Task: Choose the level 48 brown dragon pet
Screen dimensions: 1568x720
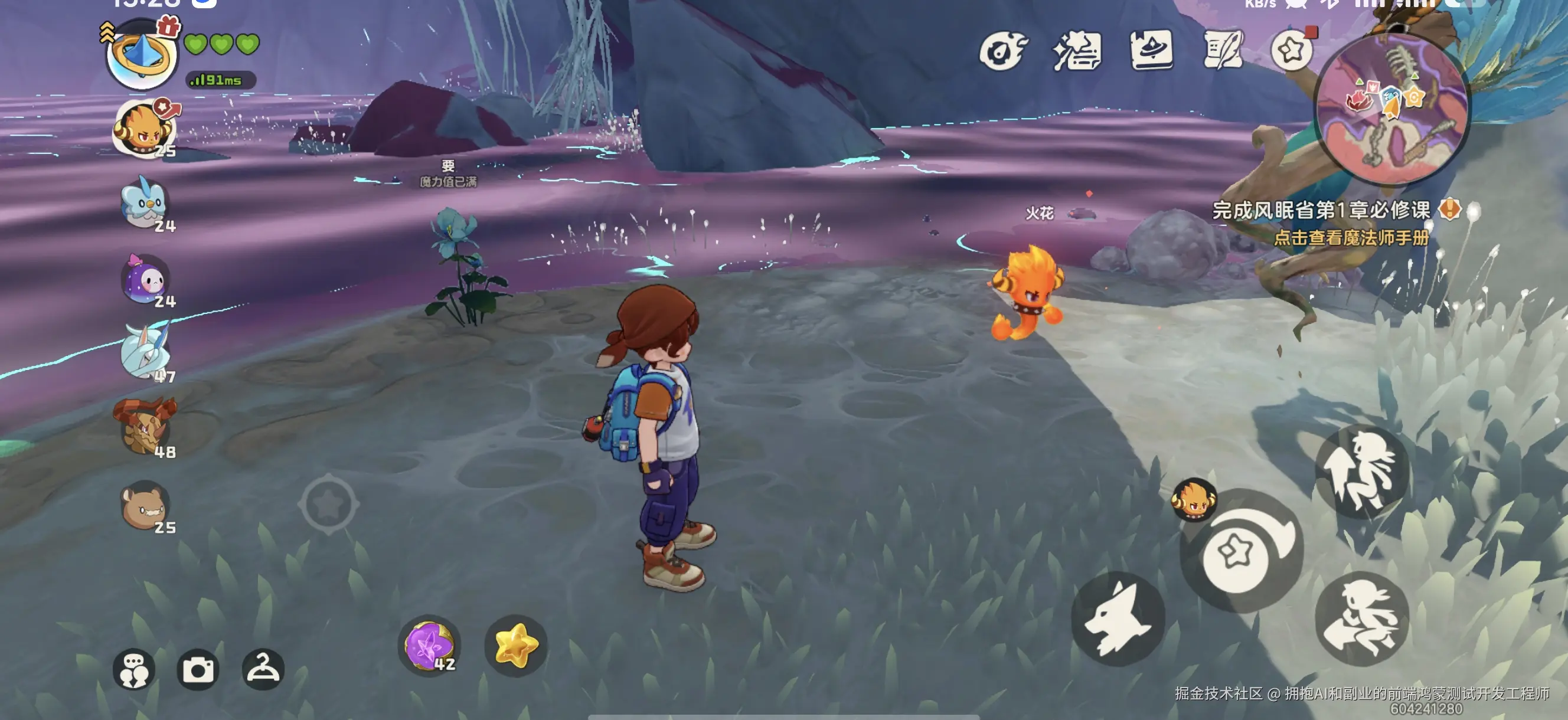Action: 145,428
